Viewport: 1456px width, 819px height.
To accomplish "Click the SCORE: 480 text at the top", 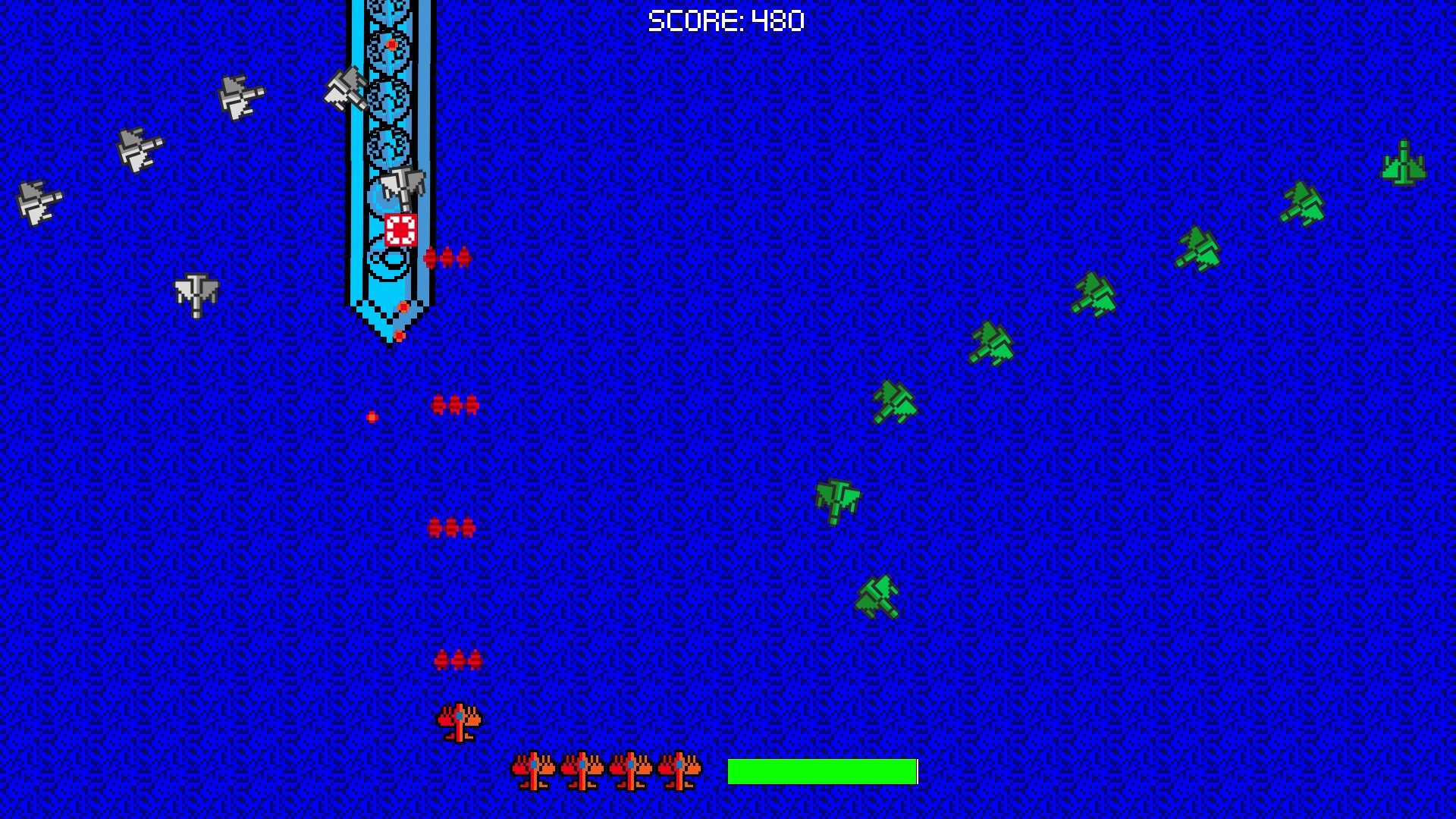I will coord(726,20).
